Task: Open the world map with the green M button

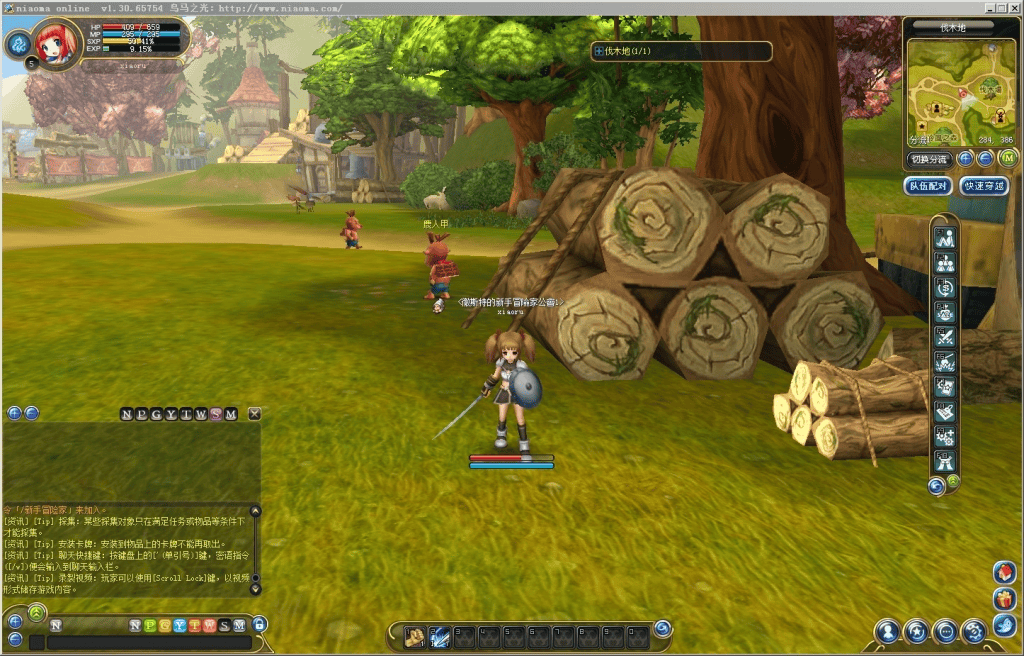Action: click(x=1008, y=158)
